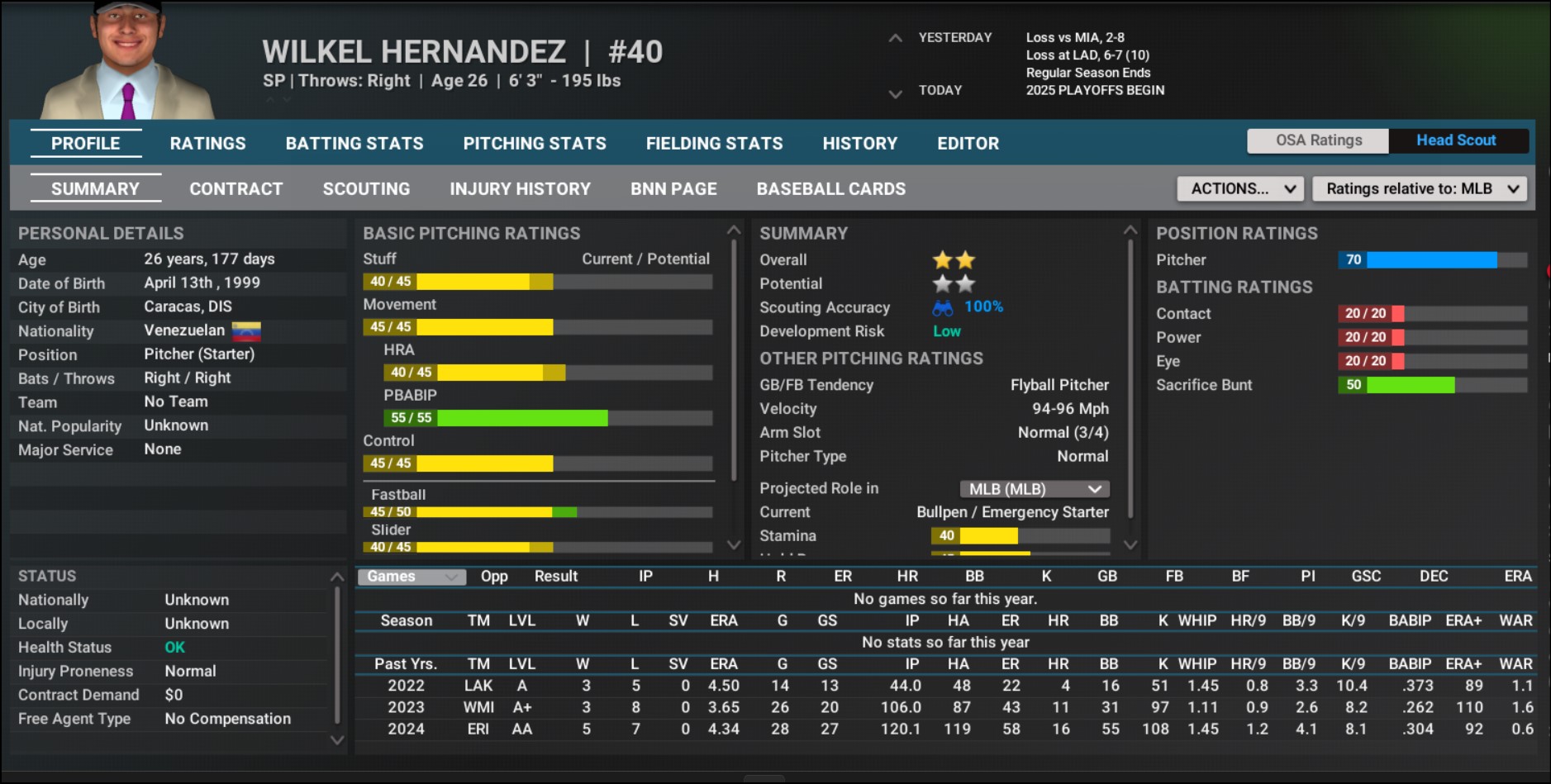Change the Ratings relative to dropdown

coord(1420,188)
